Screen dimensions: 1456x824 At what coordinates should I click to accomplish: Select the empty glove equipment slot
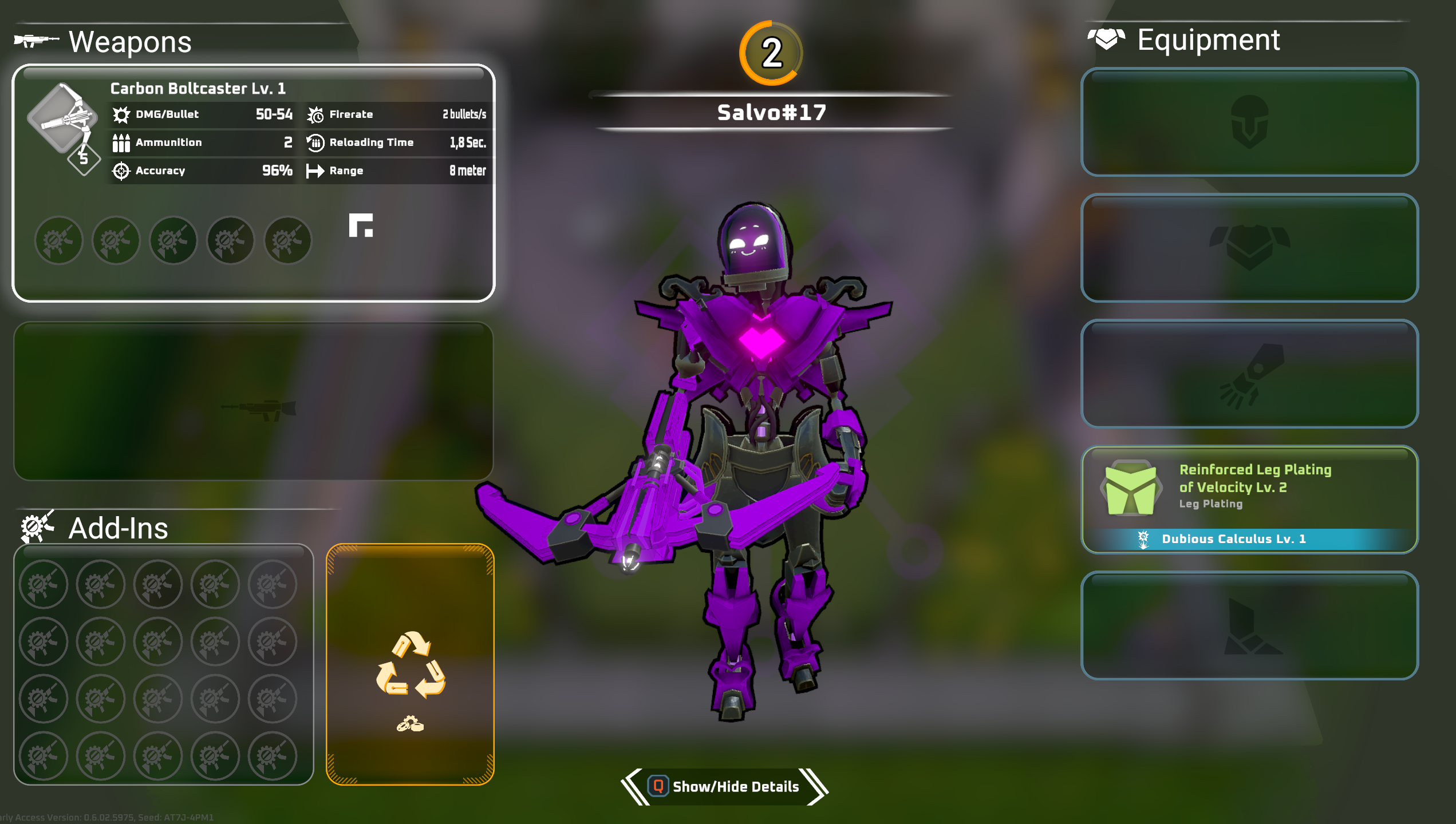1249,374
